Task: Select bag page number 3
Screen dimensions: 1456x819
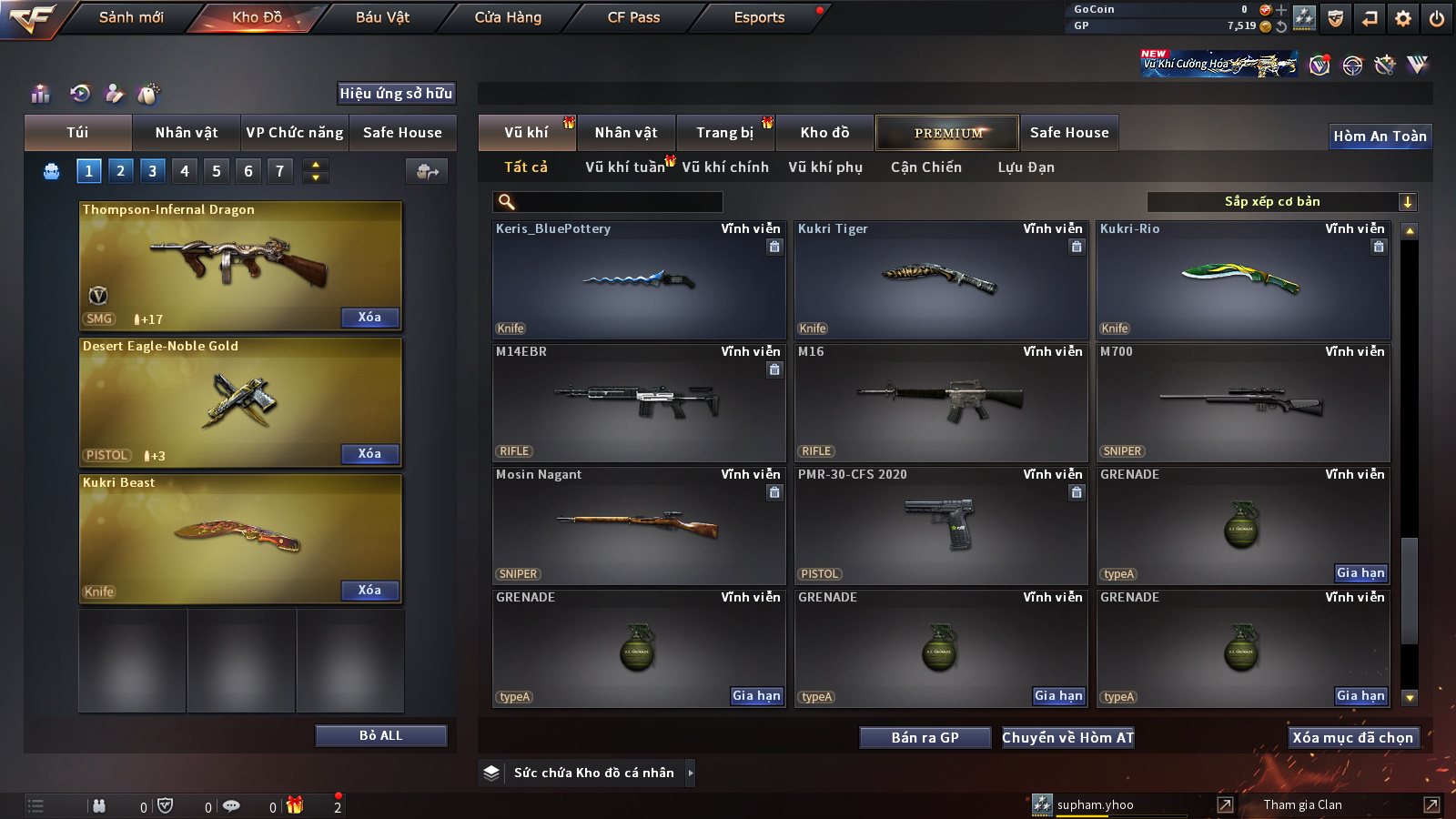Action: 152,170
